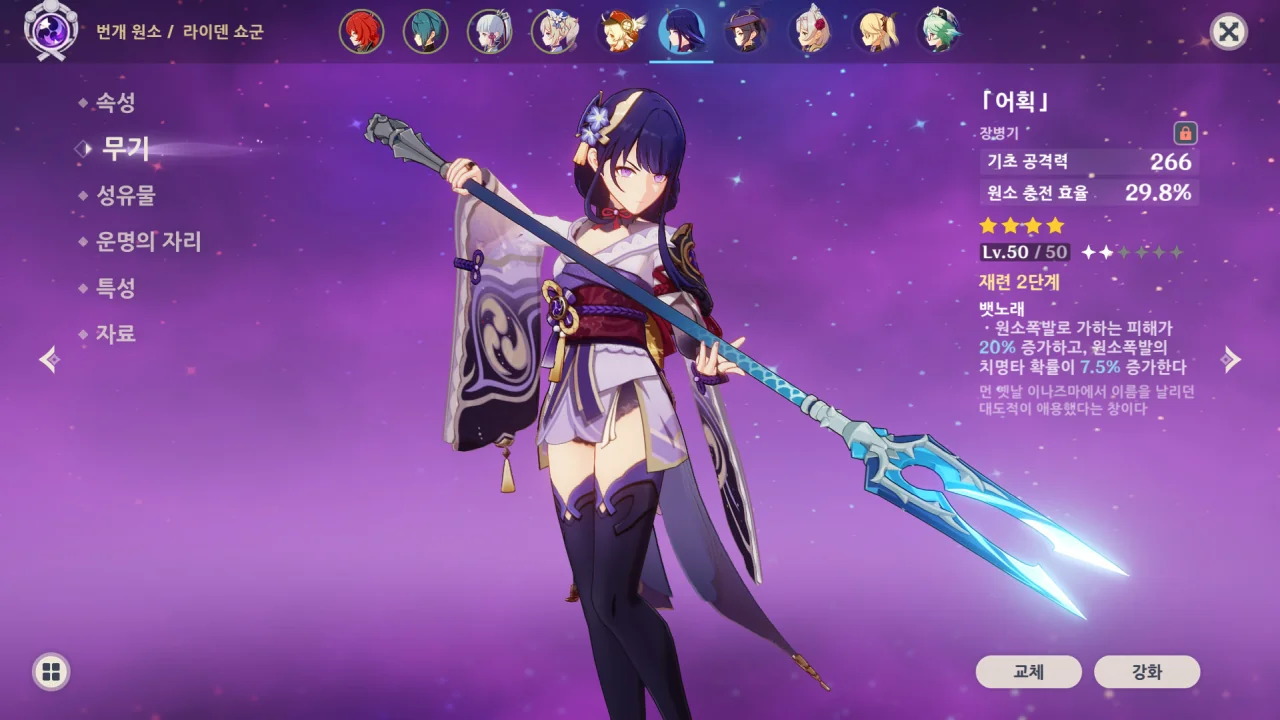Select the 무기 (Weapon) menu entry
The height and width of the screenshot is (720, 1280).
coord(125,149)
